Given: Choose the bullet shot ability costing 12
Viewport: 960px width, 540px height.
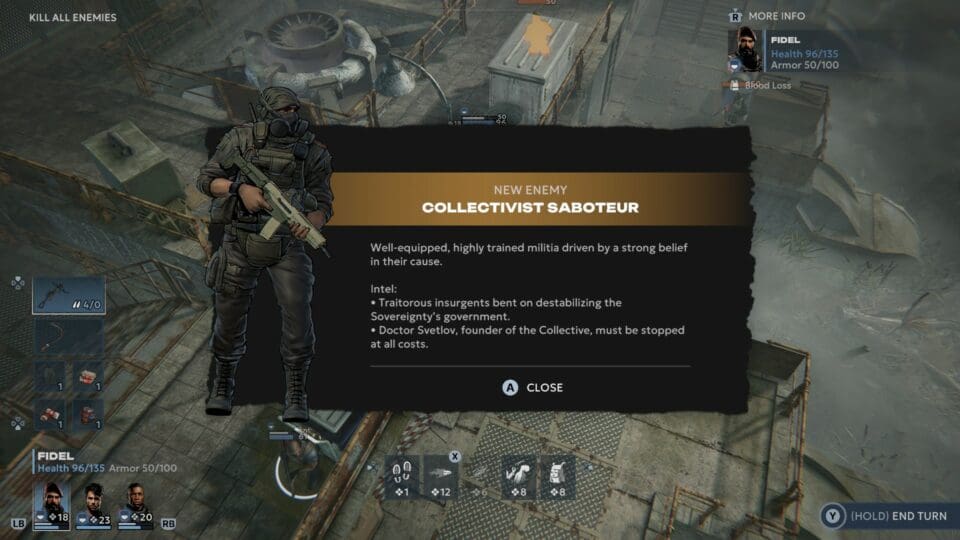Looking at the screenshot, I should tap(441, 478).
